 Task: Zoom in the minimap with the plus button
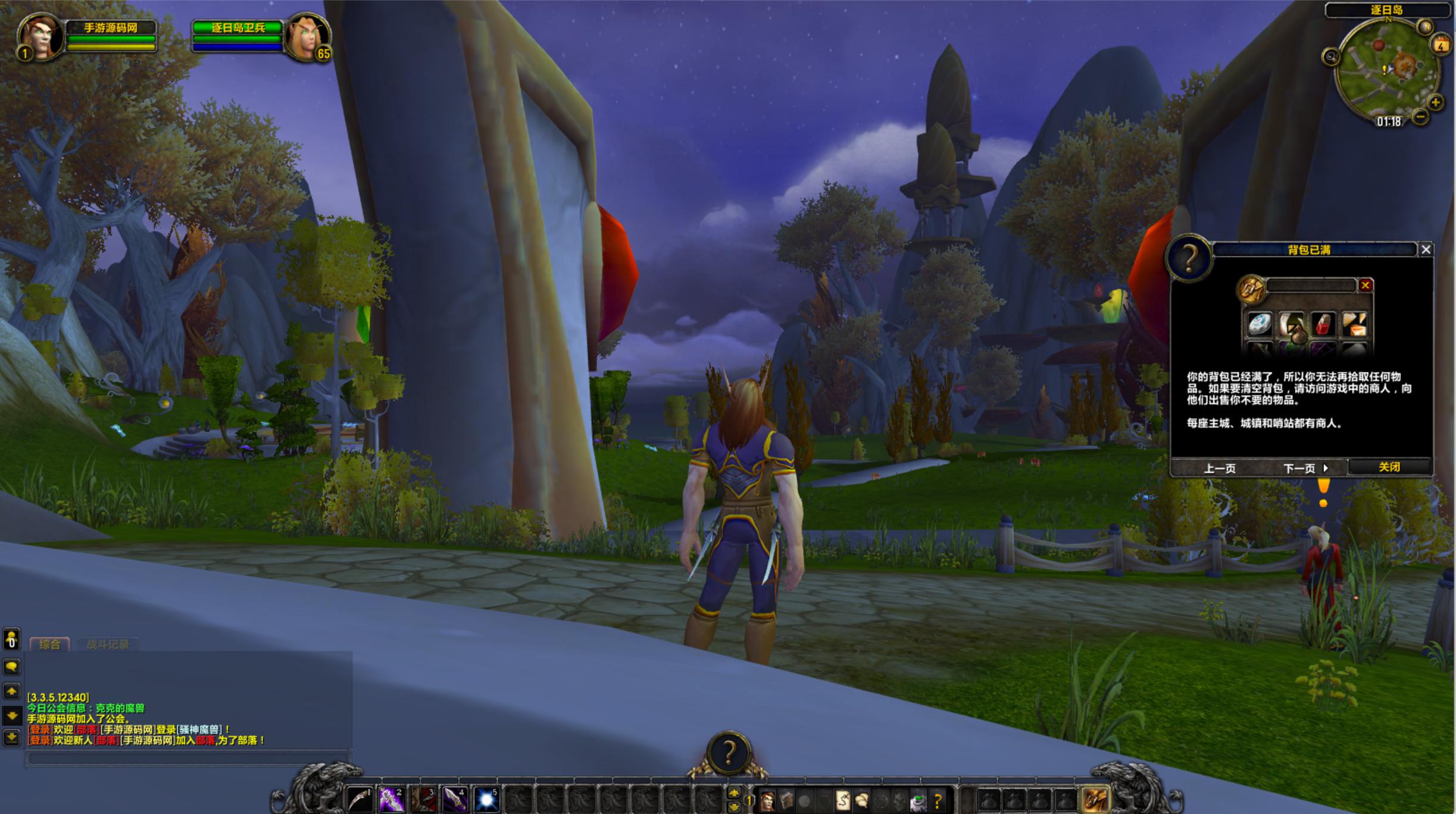click(x=1436, y=102)
